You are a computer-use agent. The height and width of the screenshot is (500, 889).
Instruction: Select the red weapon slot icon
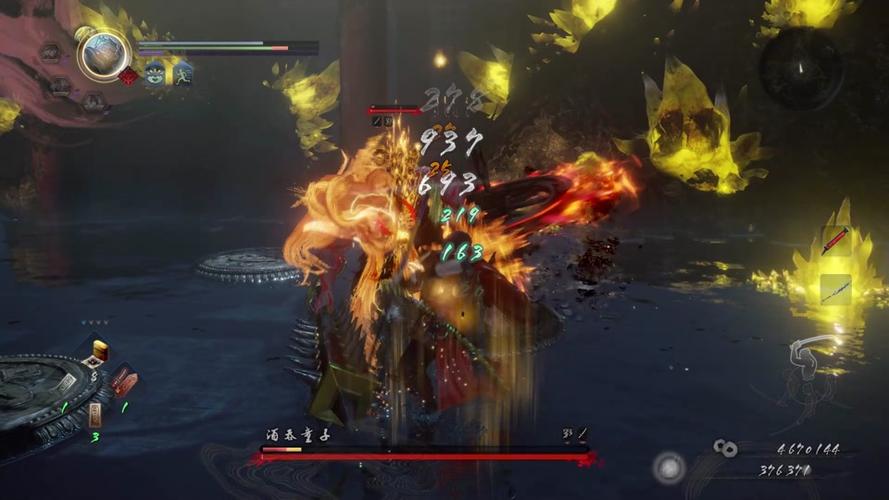pos(835,241)
